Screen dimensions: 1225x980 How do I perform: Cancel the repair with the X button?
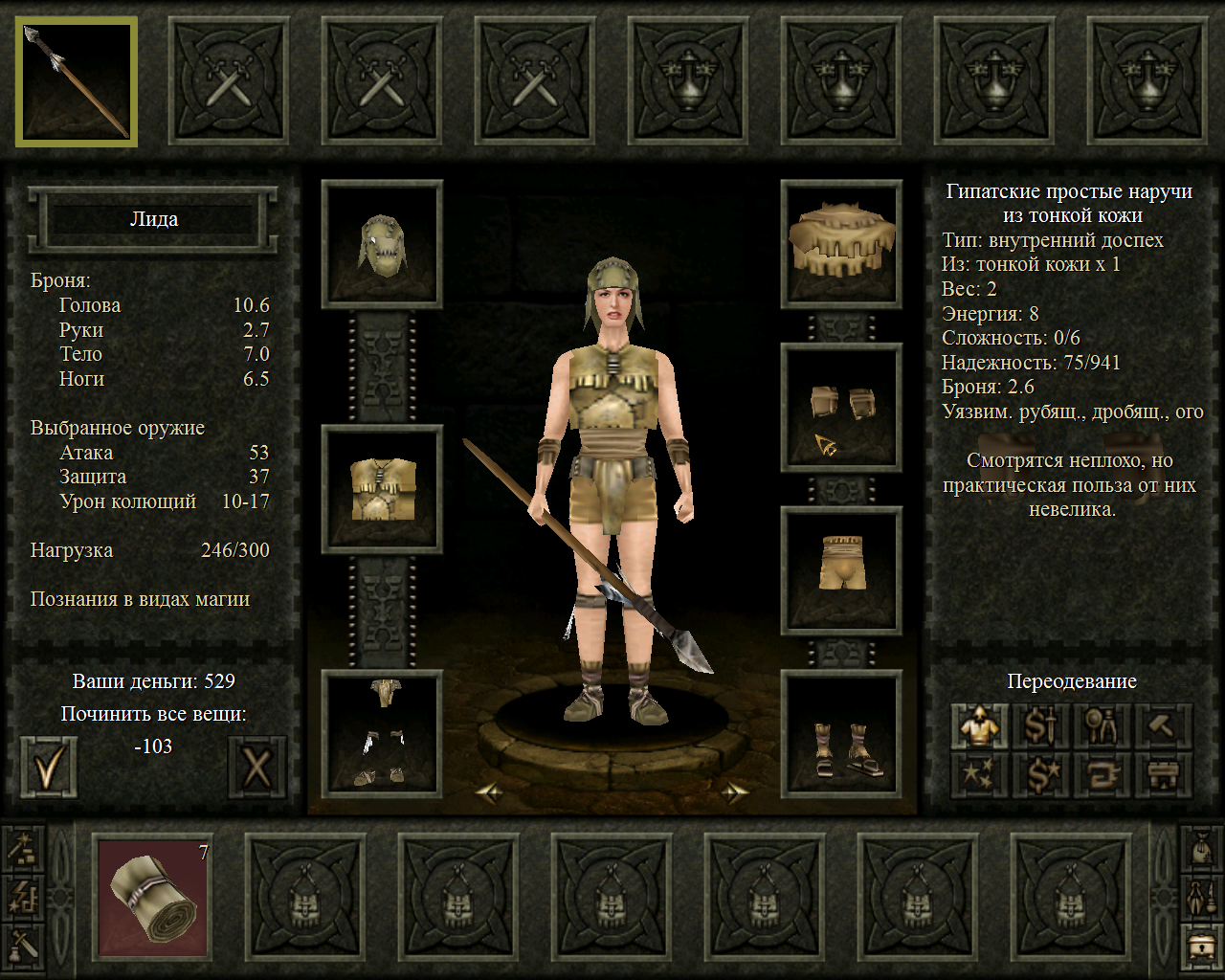point(256,766)
